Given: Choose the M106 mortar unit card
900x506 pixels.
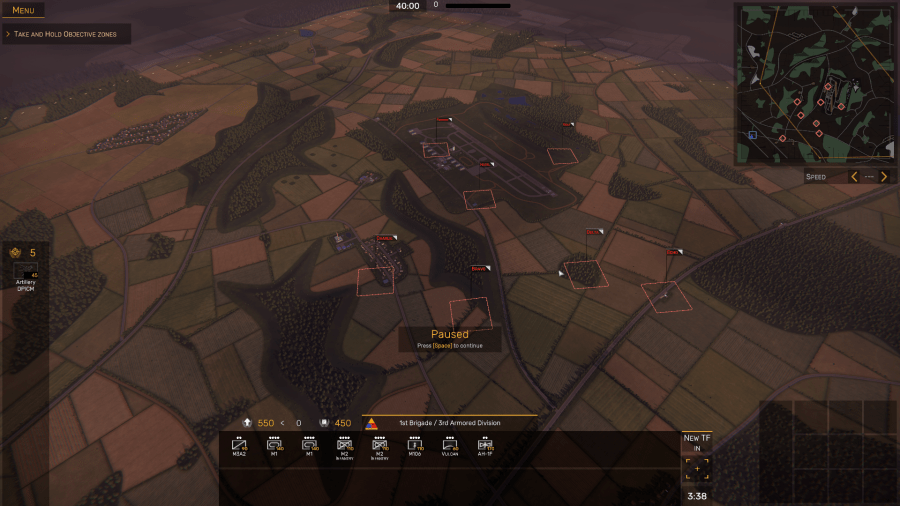Looking at the screenshot, I should 415,445.
